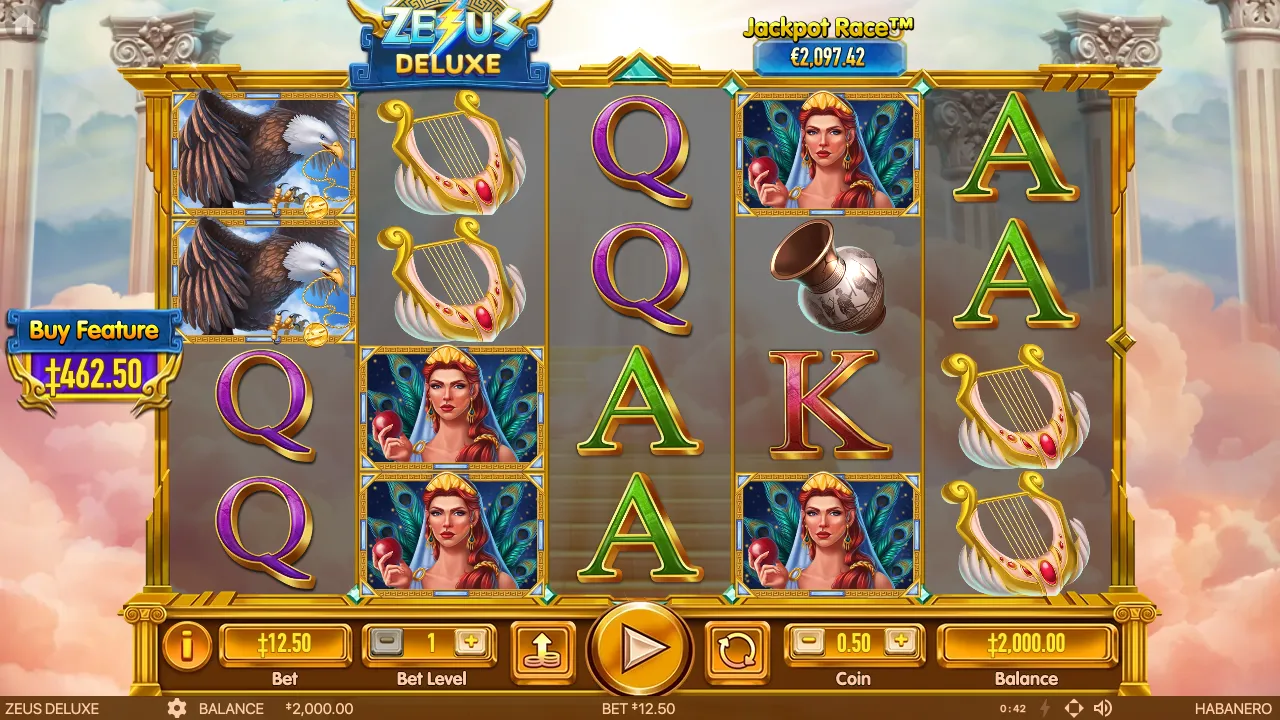Mute the game sound
This screenshot has height=720, width=1280.
click(x=1103, y=707)
